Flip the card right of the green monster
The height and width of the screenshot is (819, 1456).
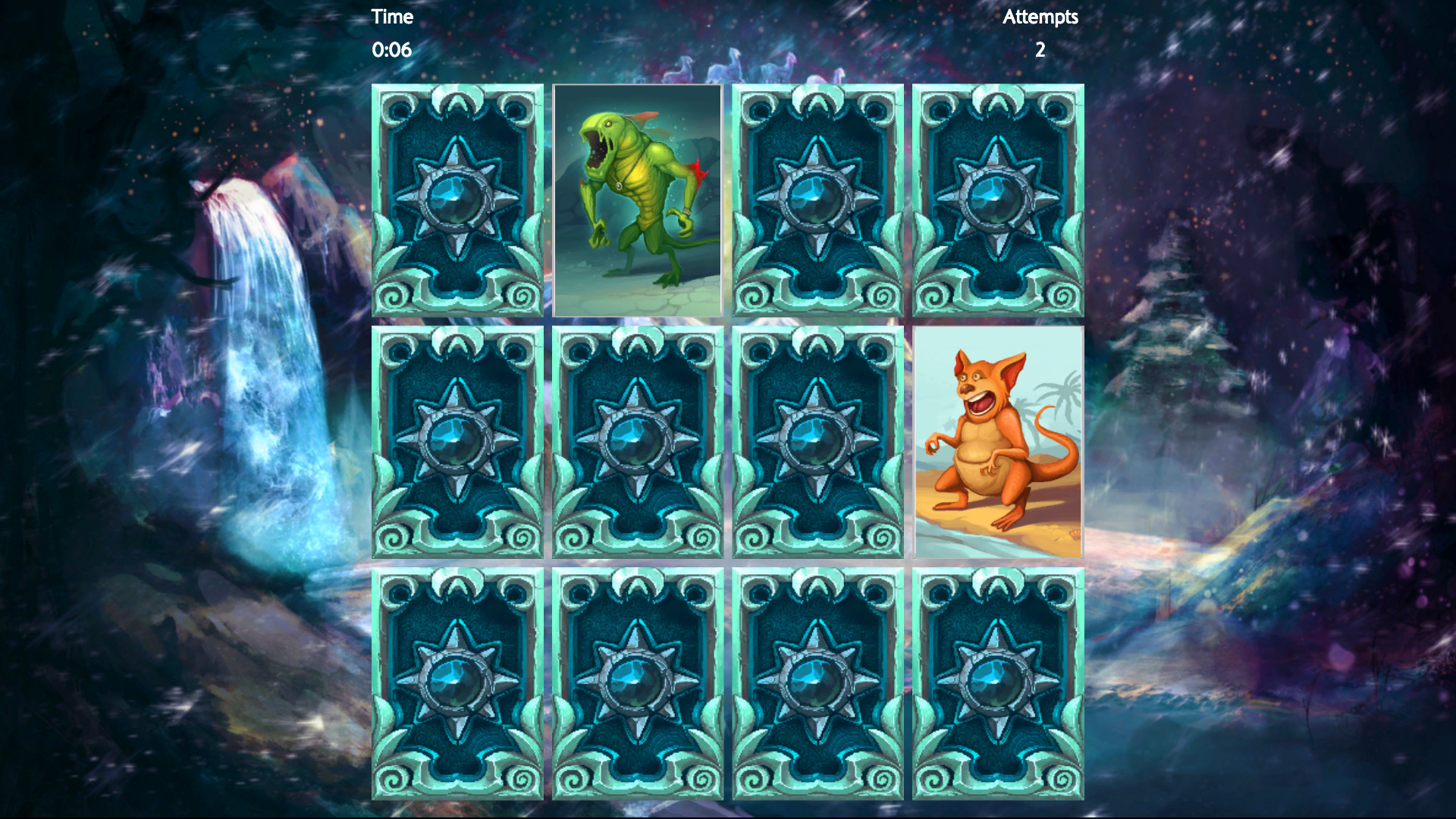coord(817,201)
